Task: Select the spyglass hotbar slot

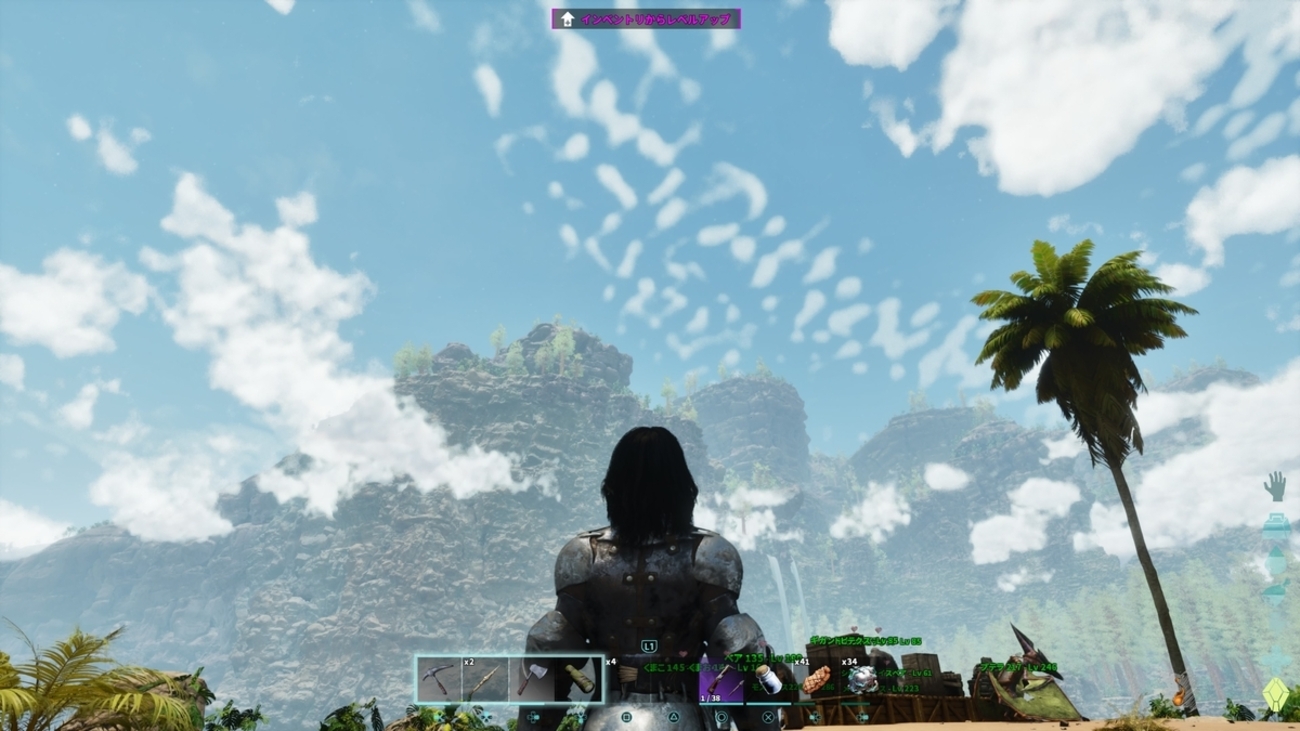Action: (579, 680)
